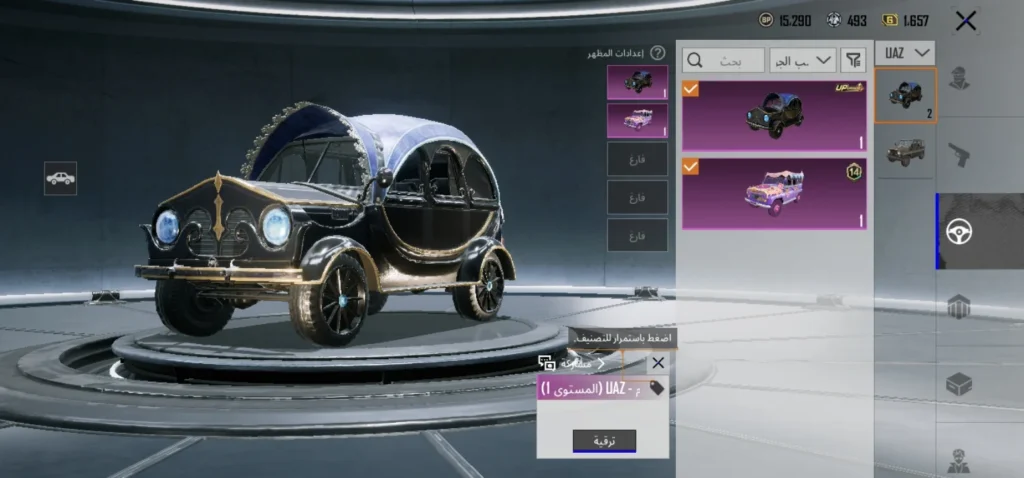Pick the black carriage slot in appearance settings
Viewport: 1024px width, 478px height.
tap(637, 83)
